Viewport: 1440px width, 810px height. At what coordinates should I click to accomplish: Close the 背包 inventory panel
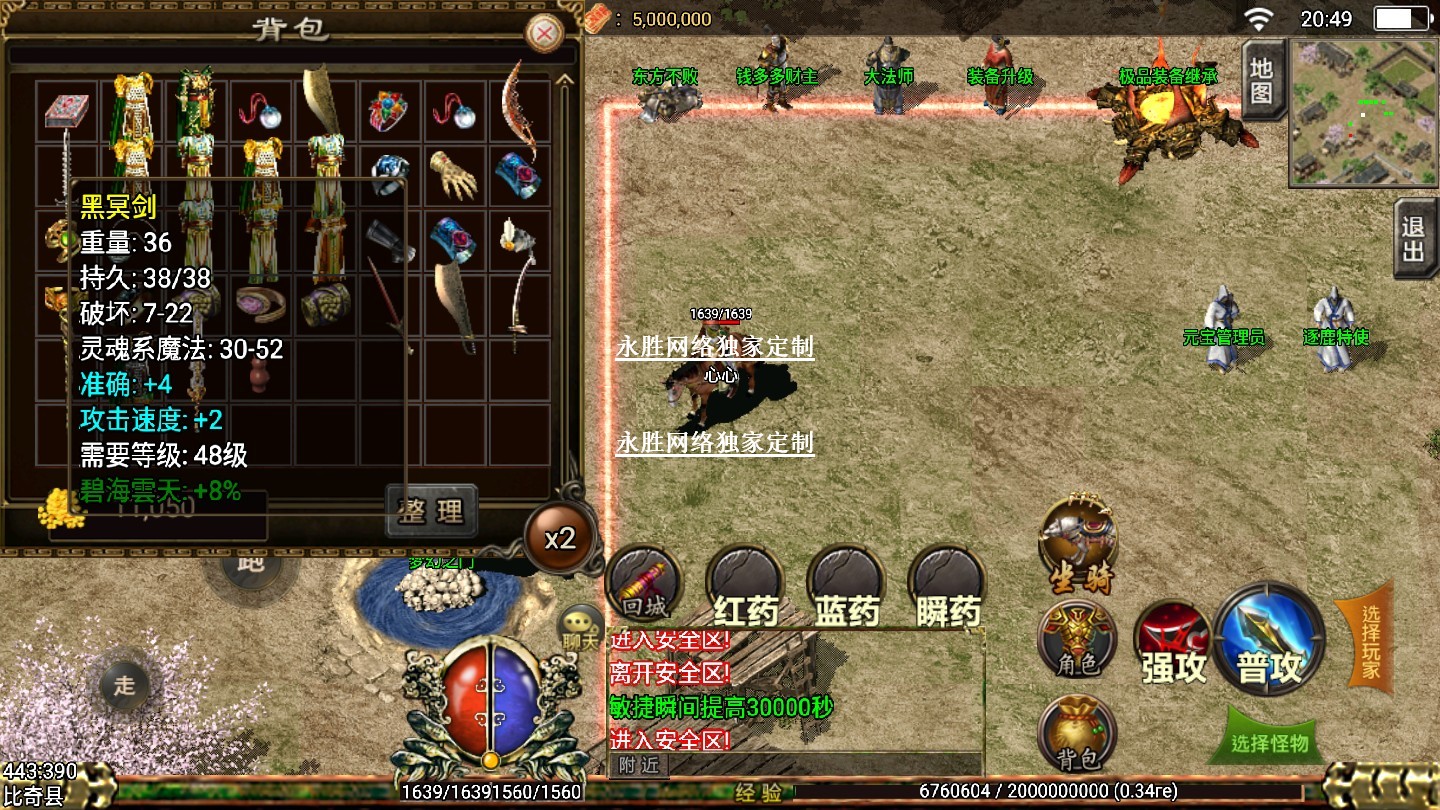[x=545, y=35]
